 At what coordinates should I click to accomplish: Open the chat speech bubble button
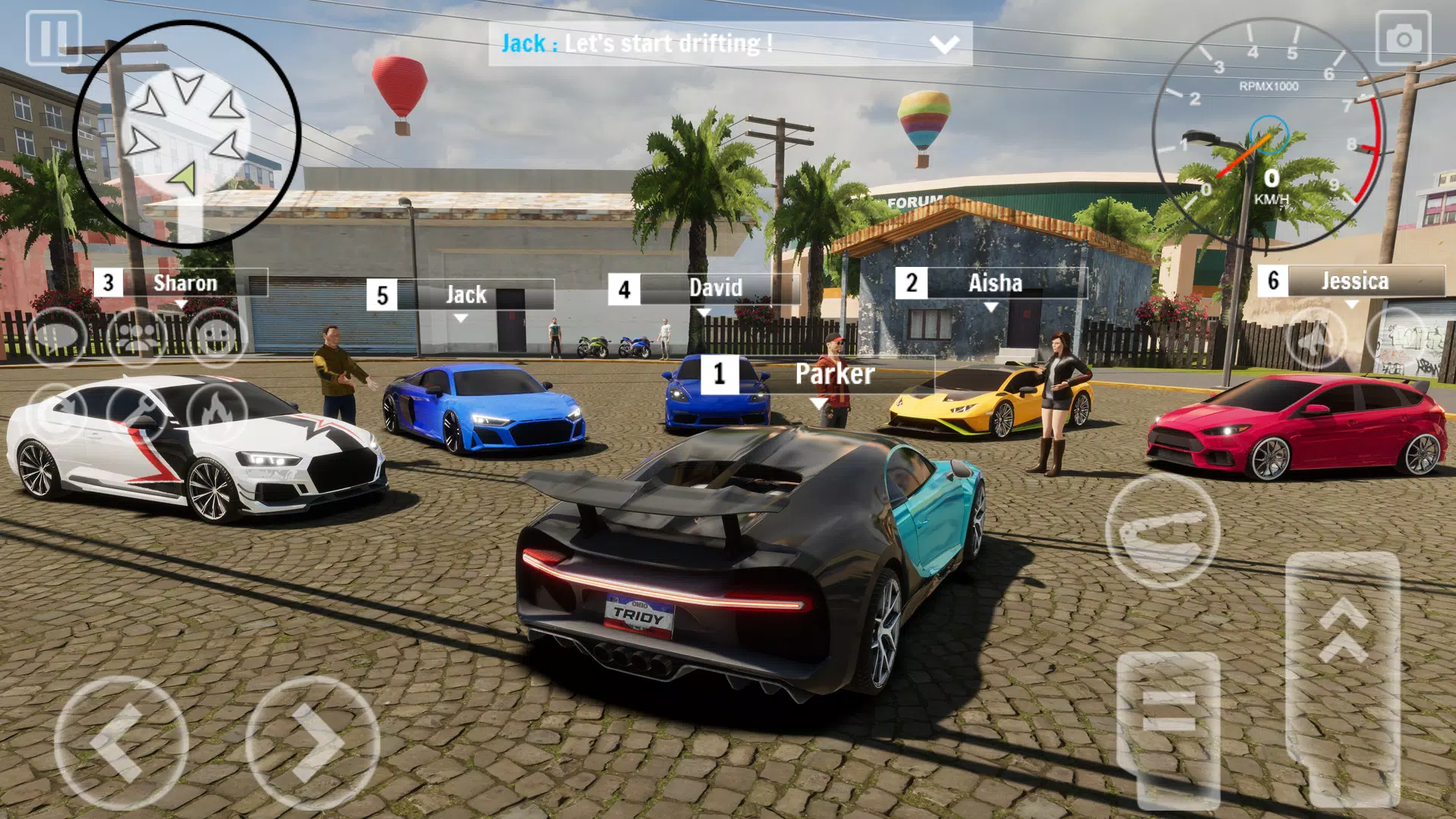coord(57,336)
